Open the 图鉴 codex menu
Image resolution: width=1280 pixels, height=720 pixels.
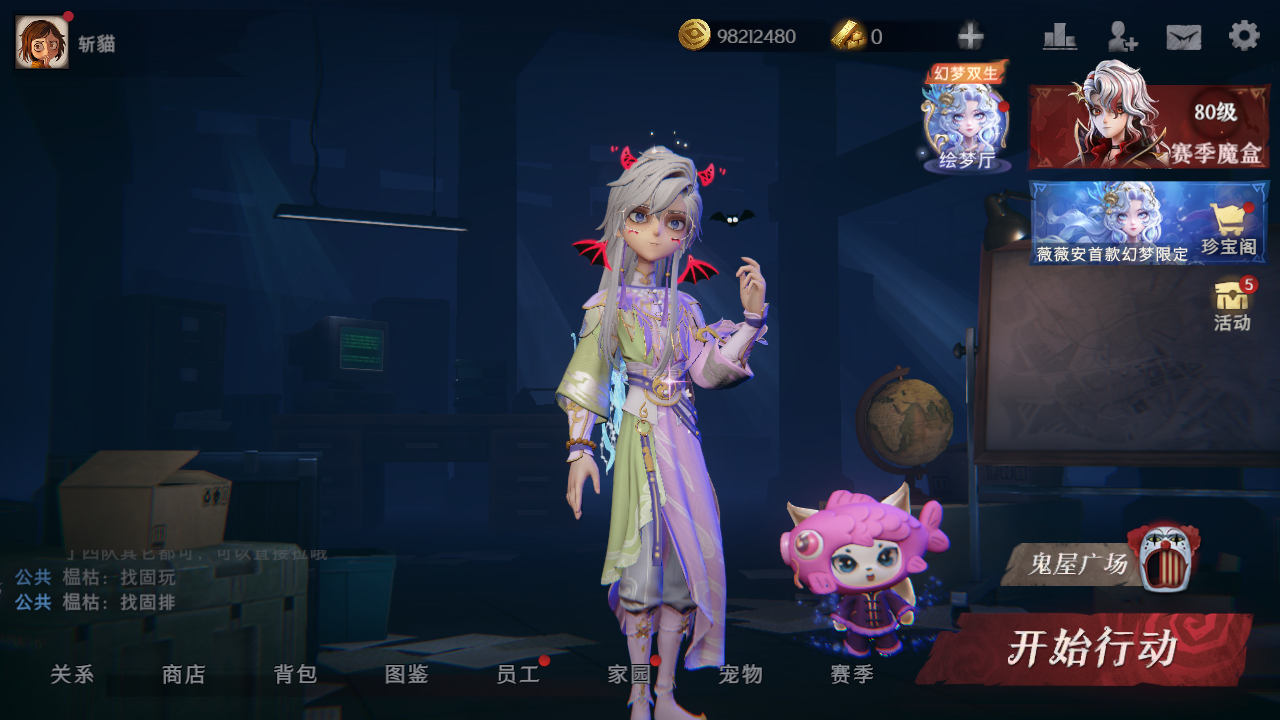[x=407, y=675]
